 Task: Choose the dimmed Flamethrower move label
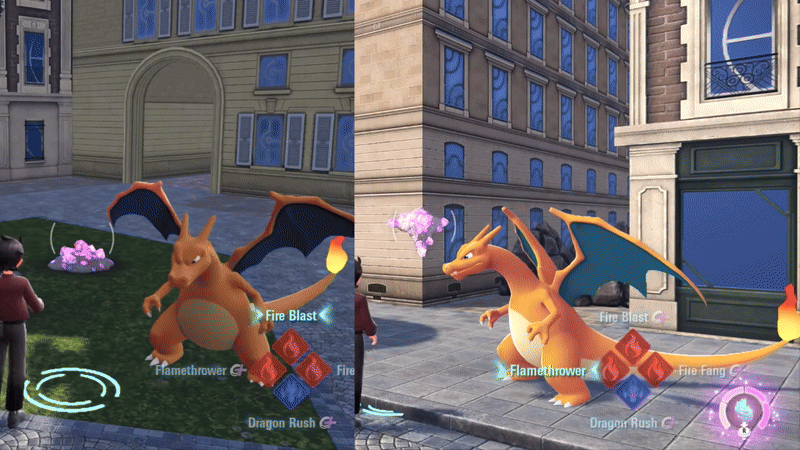[x=193, y=369]
